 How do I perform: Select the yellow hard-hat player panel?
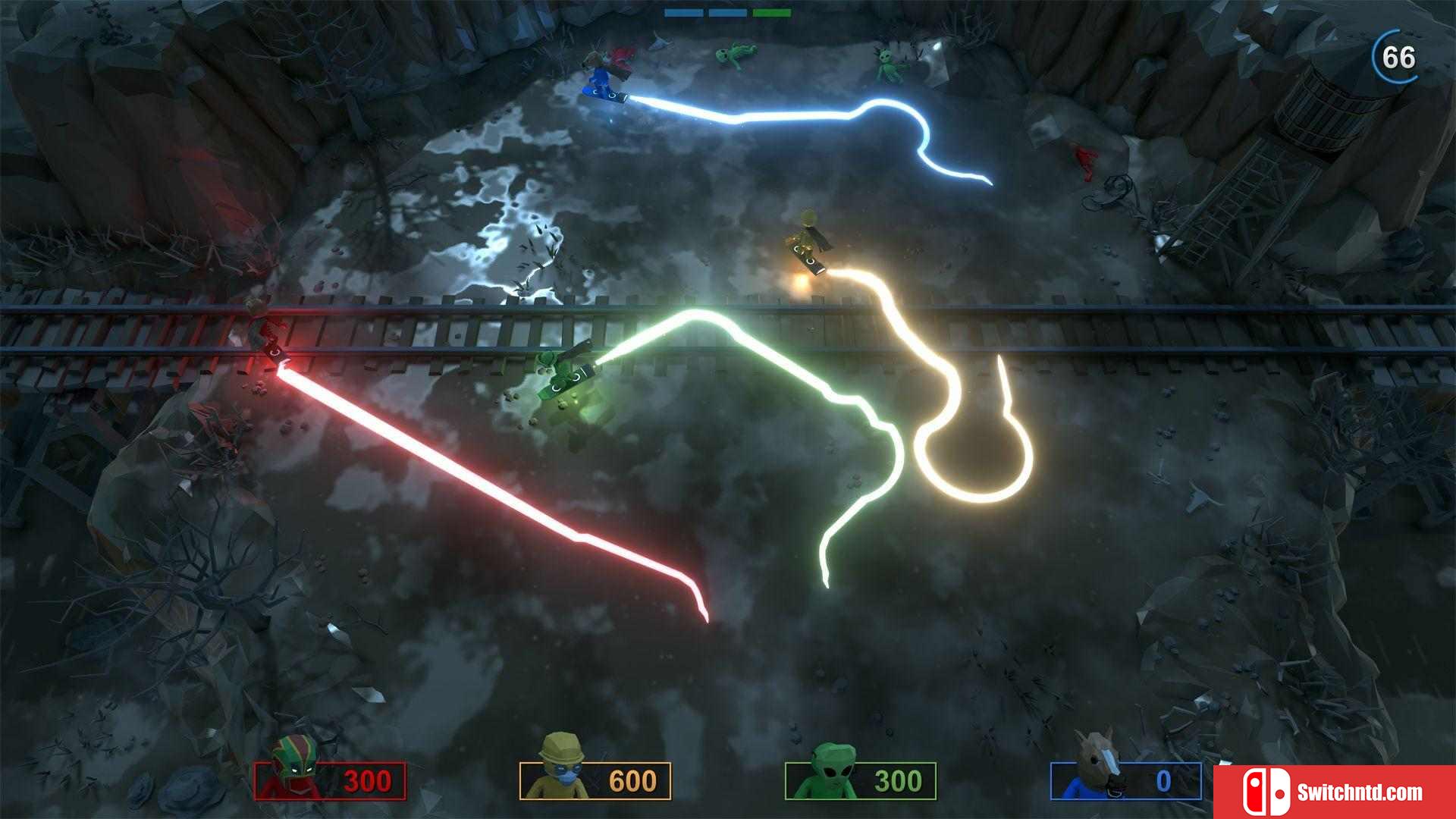click(595, 780)
